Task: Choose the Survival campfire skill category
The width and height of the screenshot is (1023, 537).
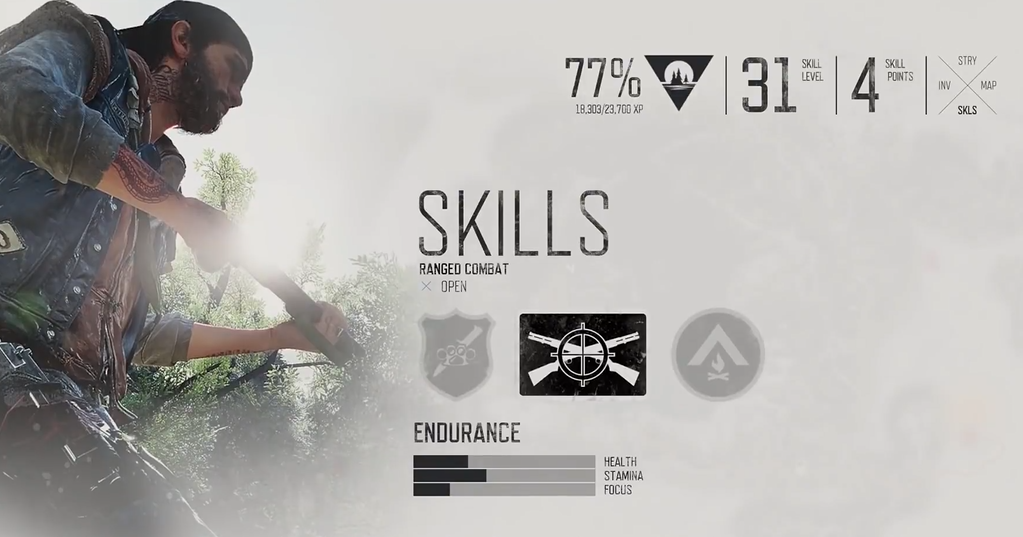Action: pos(717,354)
